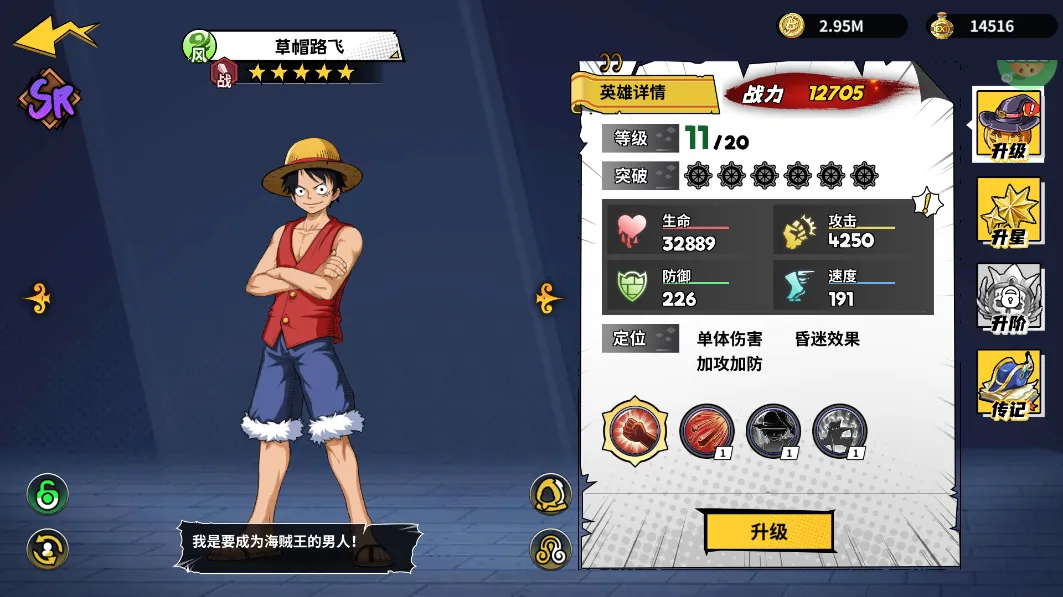Show next hero with right ornate arrow
Screen dimensions: 1063x597
[x=548, y=298]
